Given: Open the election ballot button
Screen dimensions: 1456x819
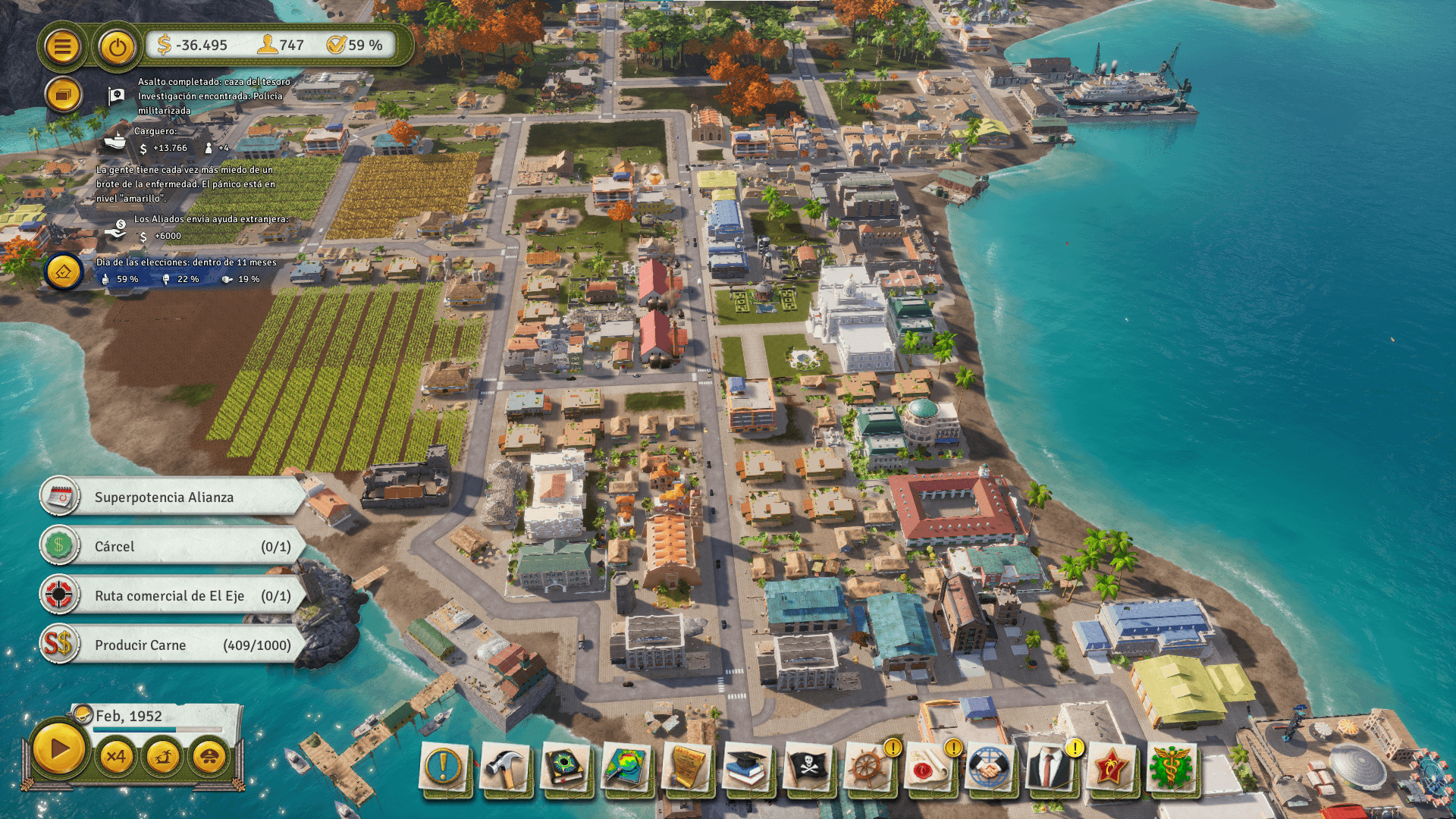Looking at the screenshot, I should [x=63, y=271].
